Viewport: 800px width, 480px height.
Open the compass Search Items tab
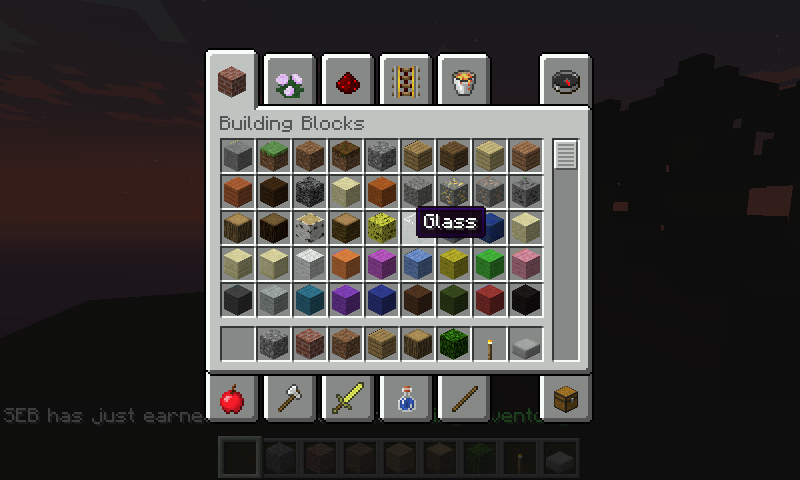tap(566, 82)
